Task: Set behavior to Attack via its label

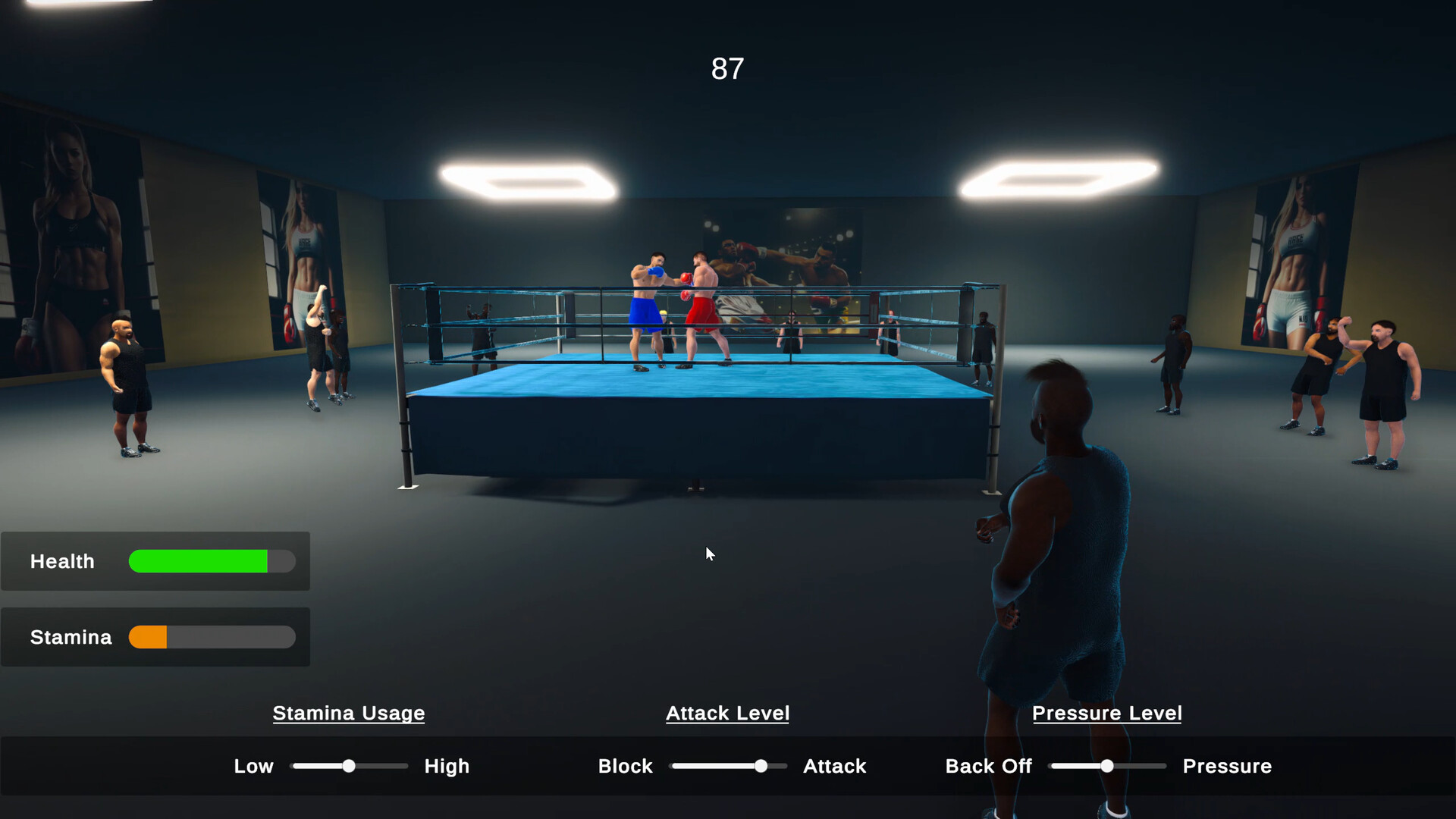Action: 834,766
